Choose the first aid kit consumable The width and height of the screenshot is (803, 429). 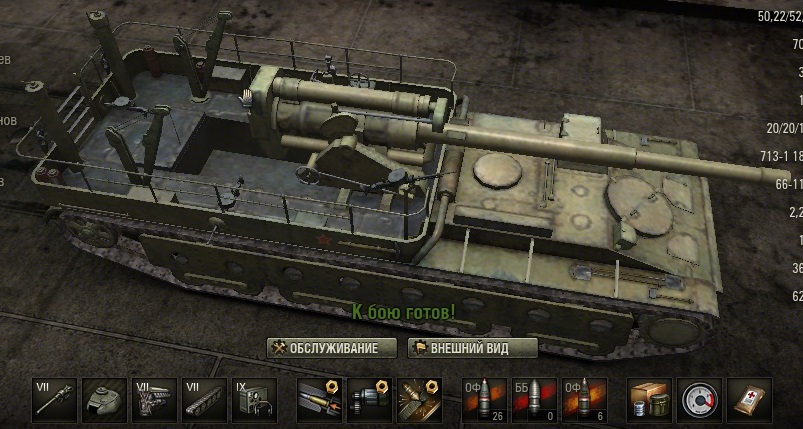pos(748,400)
